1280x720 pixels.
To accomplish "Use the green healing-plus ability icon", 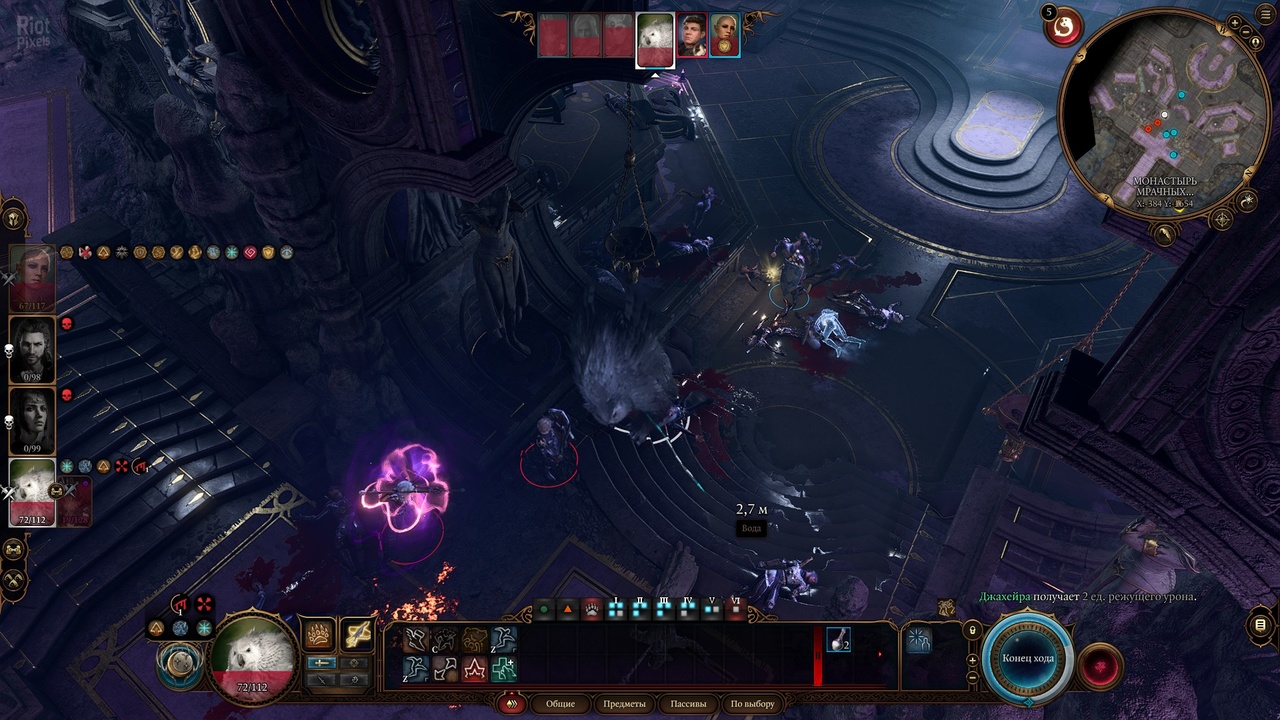I will pos(504,668).
